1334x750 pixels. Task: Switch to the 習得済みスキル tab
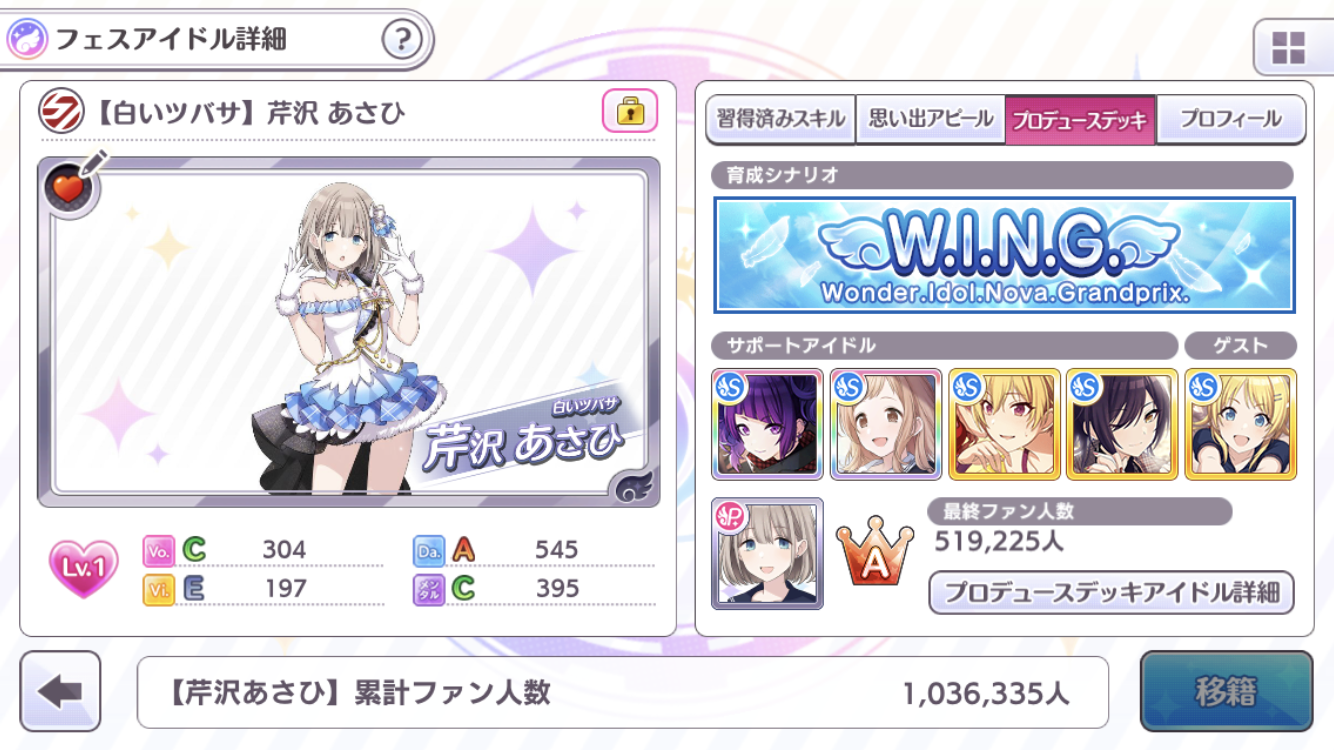pyautogui.click(x=781, y=120)
